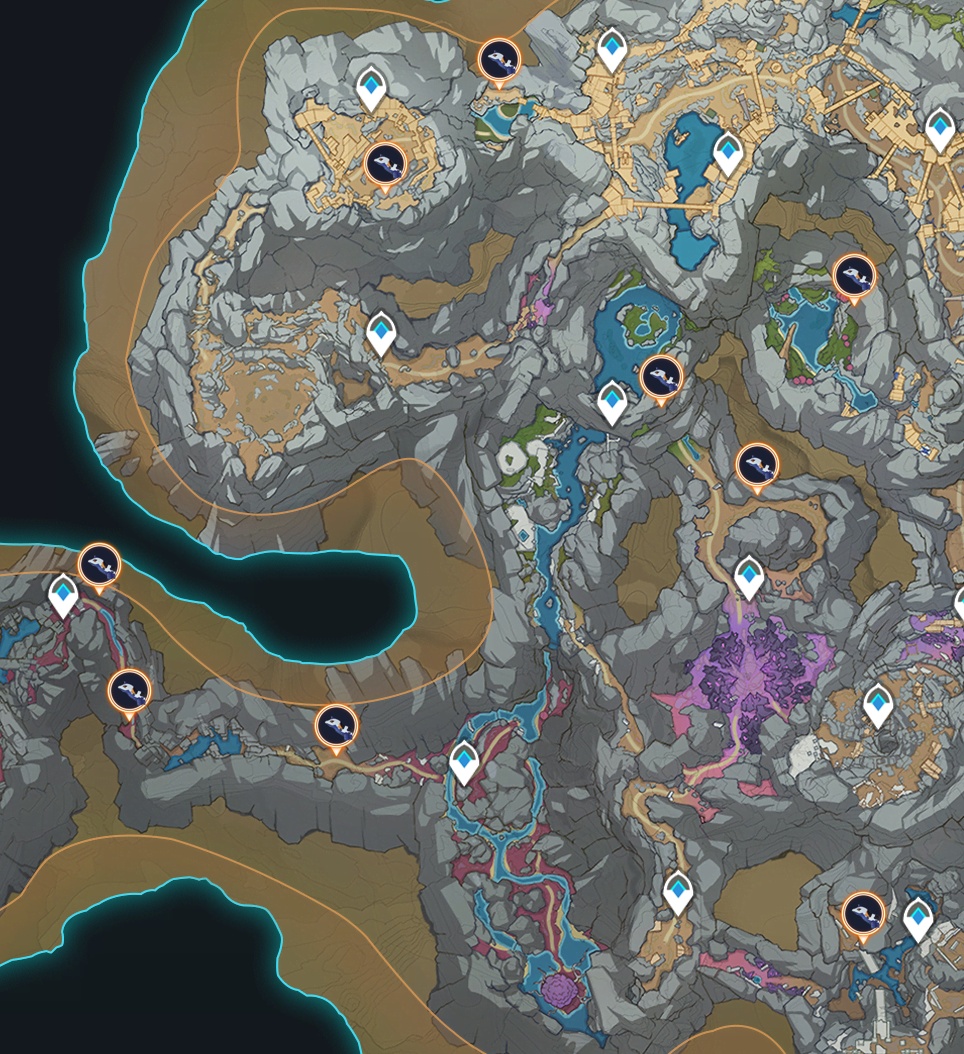Viewport: 964px width, 1054px height.
Task: Select the teleport pin atop the purple crystal field
Action: [749, 577]
